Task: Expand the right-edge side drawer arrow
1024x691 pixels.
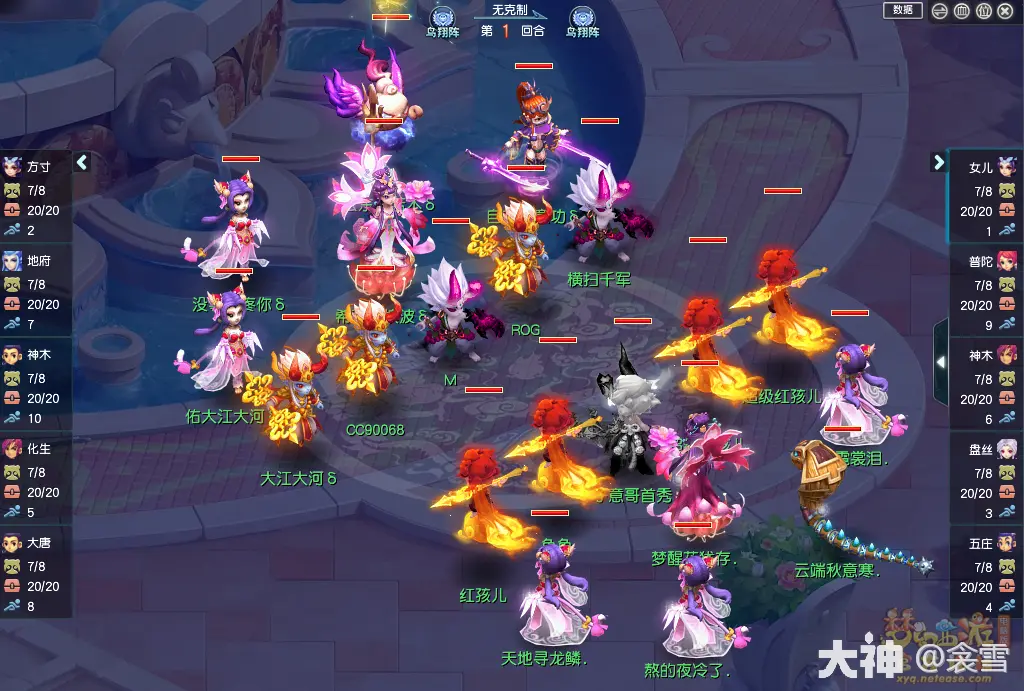Action: click(x=940, y=361)
